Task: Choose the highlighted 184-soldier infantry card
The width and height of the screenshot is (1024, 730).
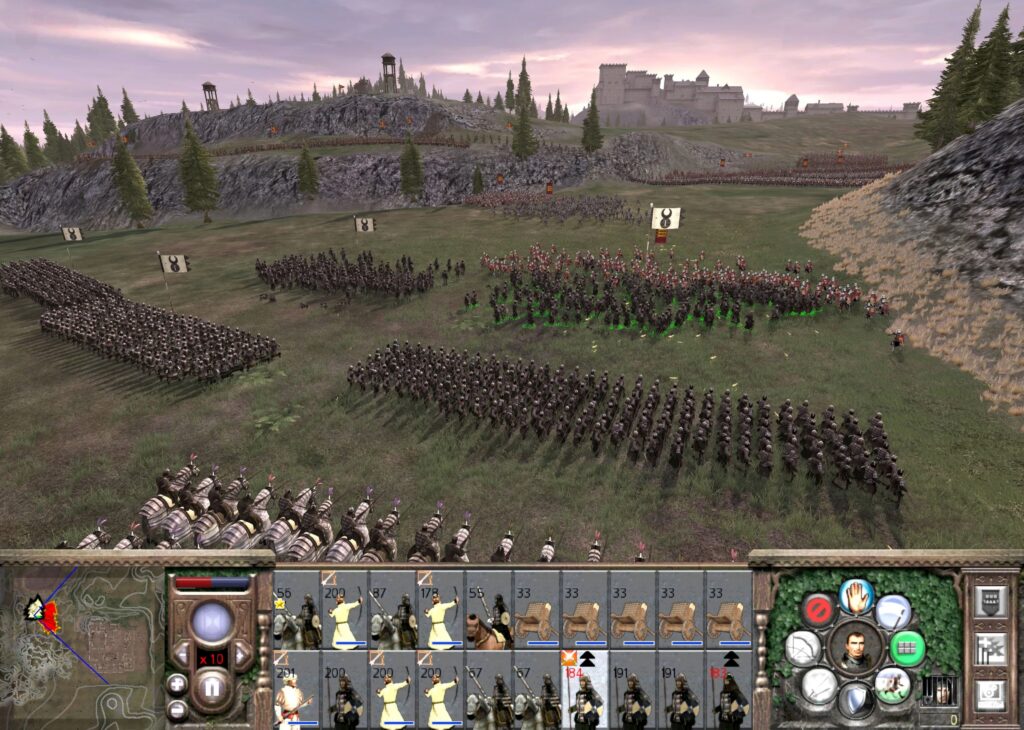Action: (584, 689)
